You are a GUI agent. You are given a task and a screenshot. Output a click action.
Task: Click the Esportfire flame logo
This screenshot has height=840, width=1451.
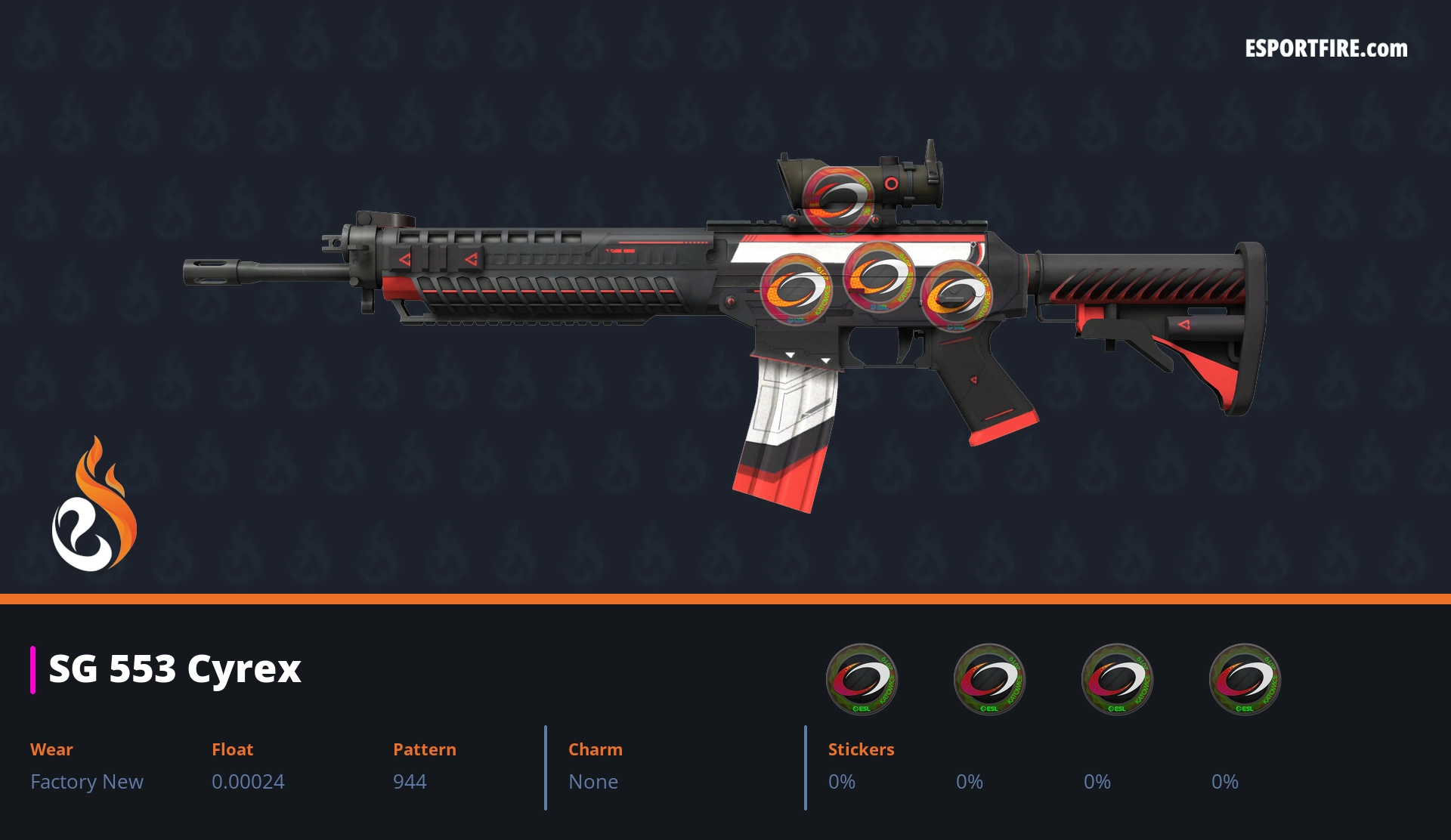[x=94, y=505]
